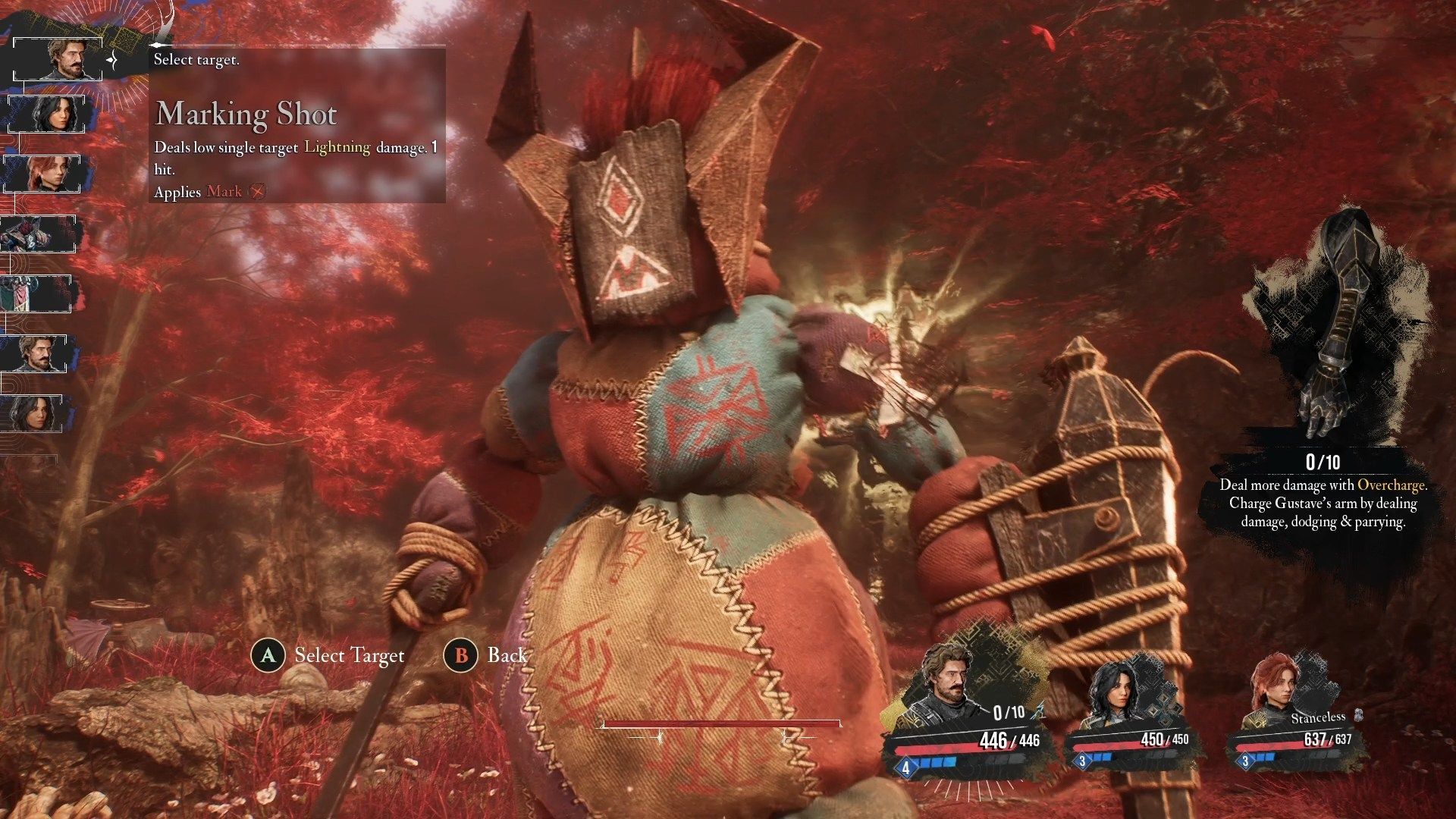Go back using the Back option
The width and height of the screenshot is (1456, 819).
pyautogui.click(x=485, y=655)
